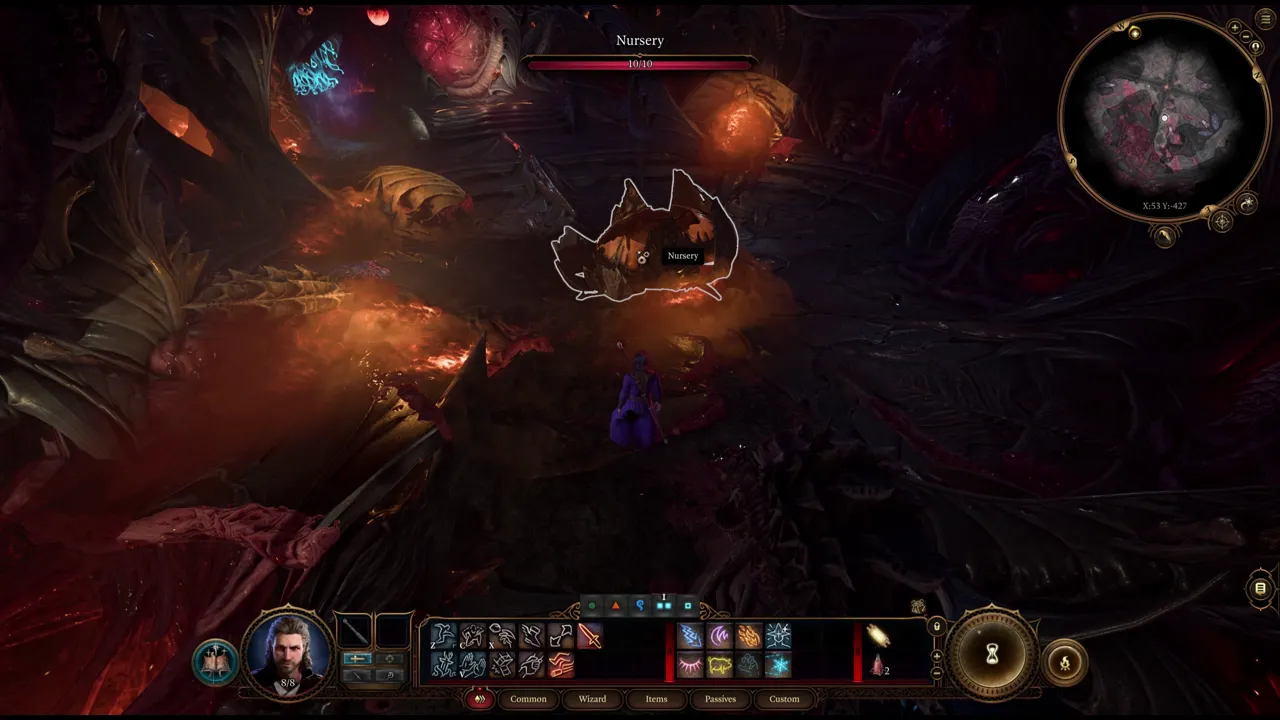Click the end turn hourglass button
Image resolution: width=1280 pixels, height=720 pixels.
coord(990,655)
